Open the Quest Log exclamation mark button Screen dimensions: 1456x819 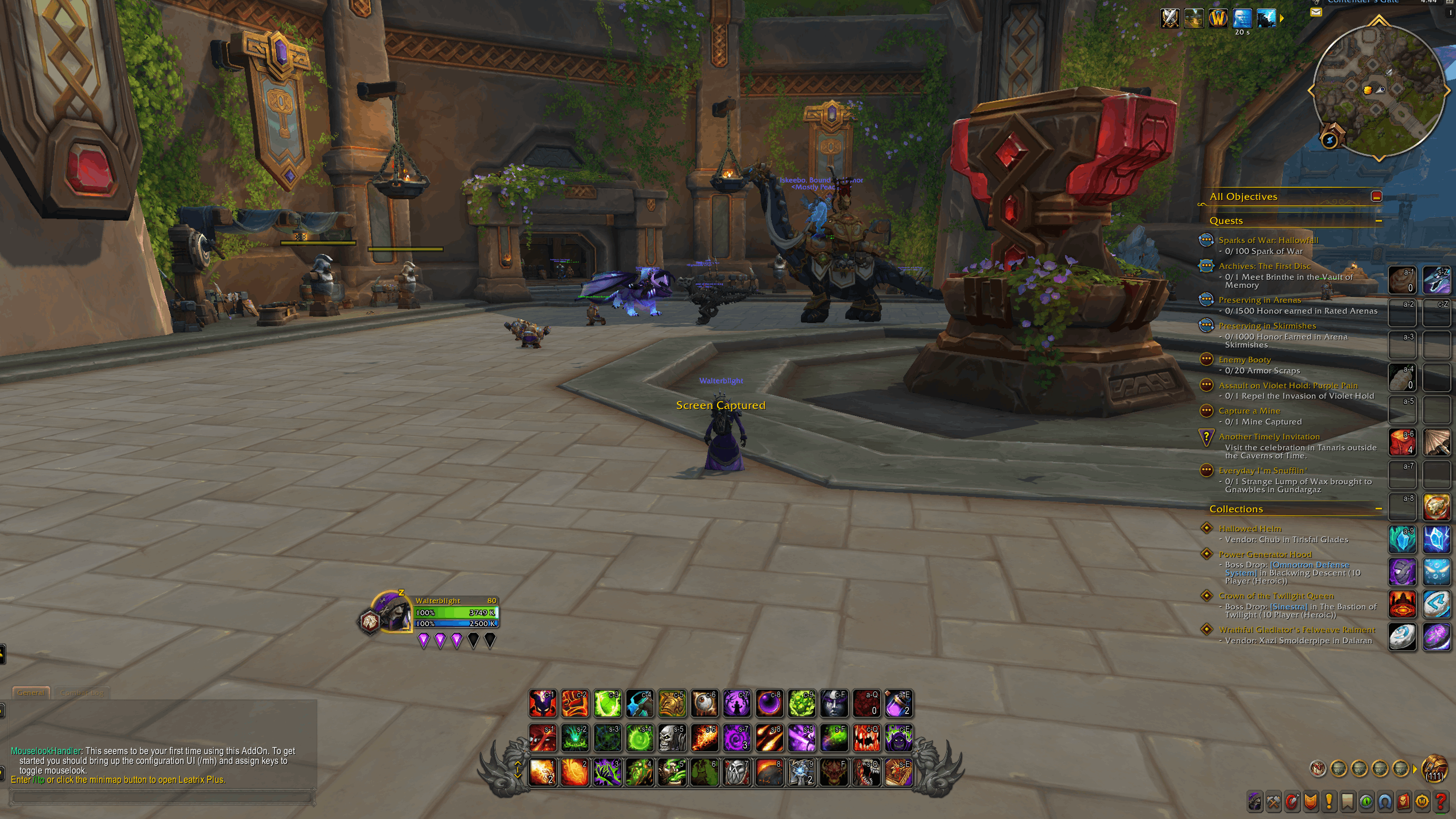click(x=1329, y=802)
